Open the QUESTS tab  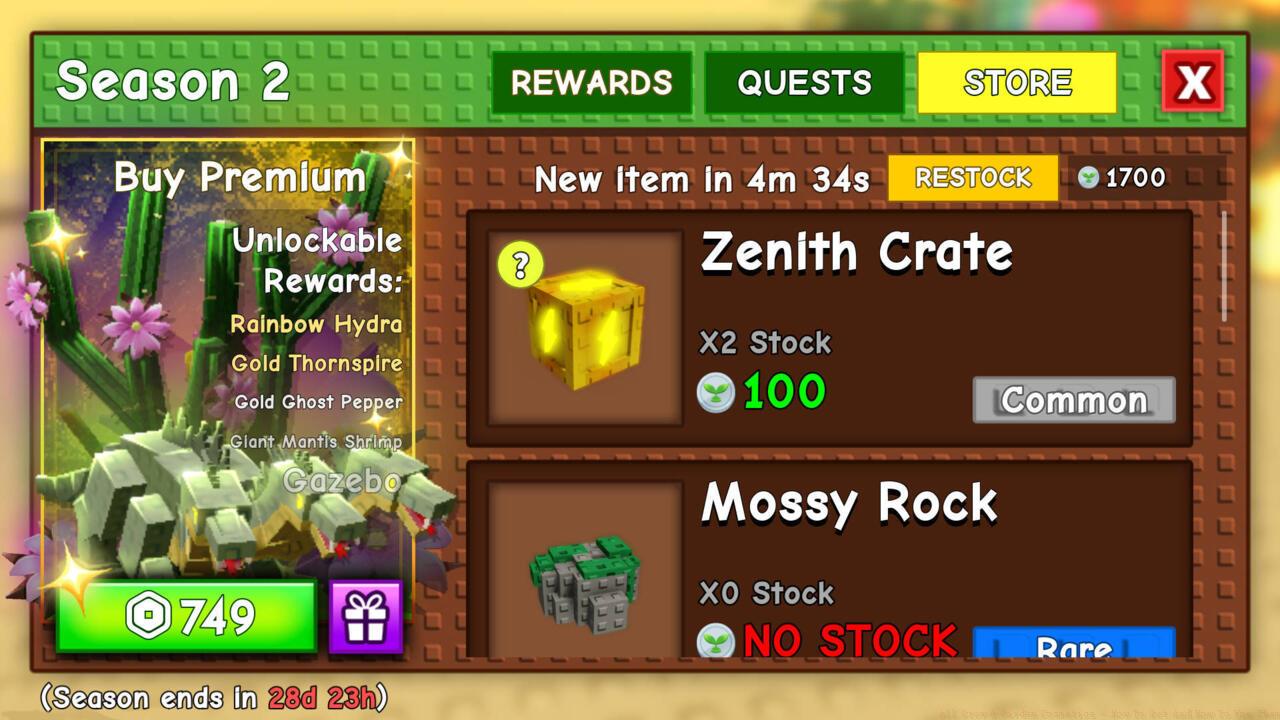pyautogui.click(x=806, y=83)
